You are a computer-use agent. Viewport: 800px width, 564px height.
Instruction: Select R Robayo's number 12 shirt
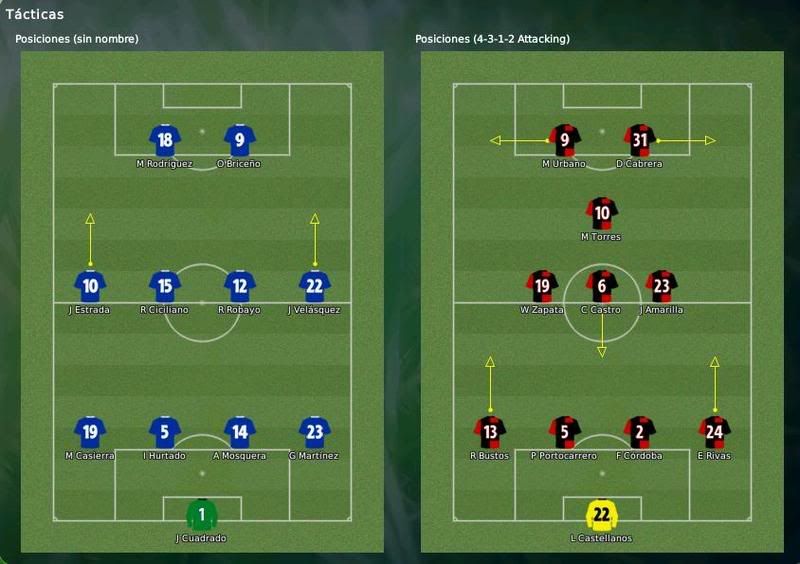pyautogui.click(x=240, y=286)
